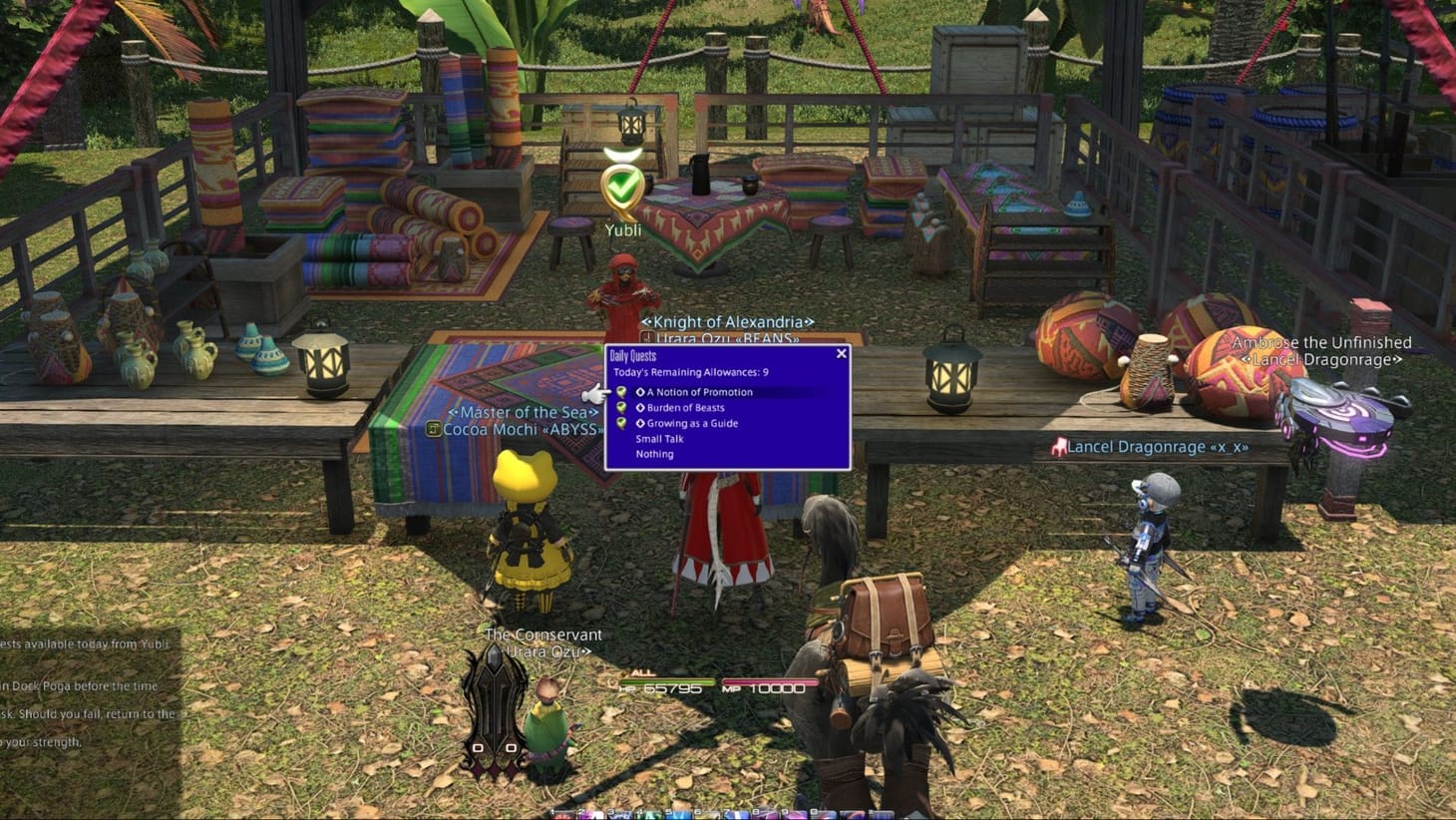Click the leaf icon beside Burden of Beasts
The height and width of the screenshot is (820, 1456).
622,407
